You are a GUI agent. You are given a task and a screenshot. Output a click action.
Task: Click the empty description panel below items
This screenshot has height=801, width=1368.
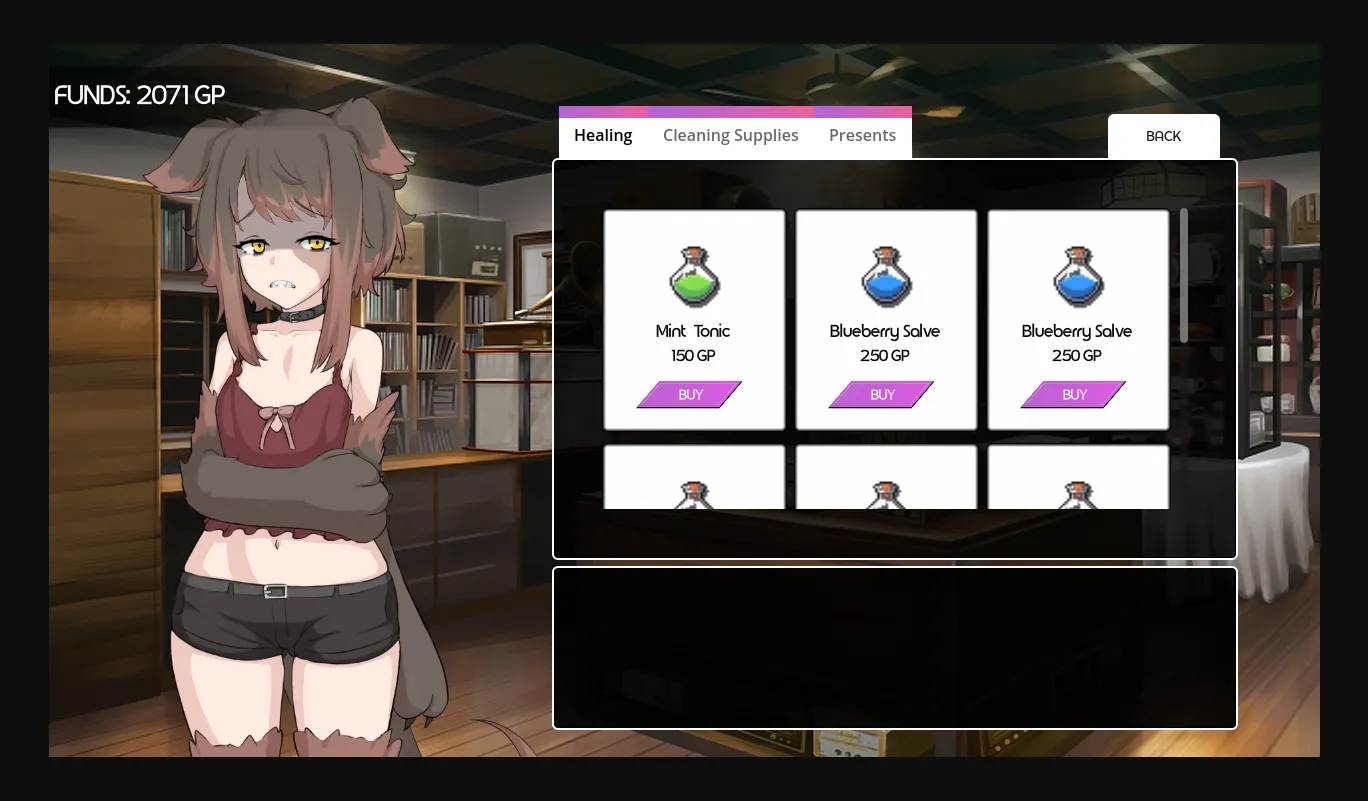click(894, 647)
